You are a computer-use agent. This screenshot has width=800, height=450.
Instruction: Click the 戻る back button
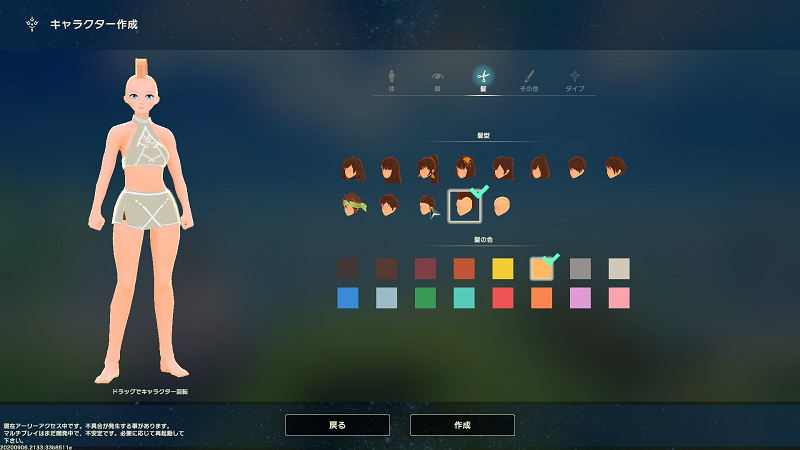tap(337, 425)
